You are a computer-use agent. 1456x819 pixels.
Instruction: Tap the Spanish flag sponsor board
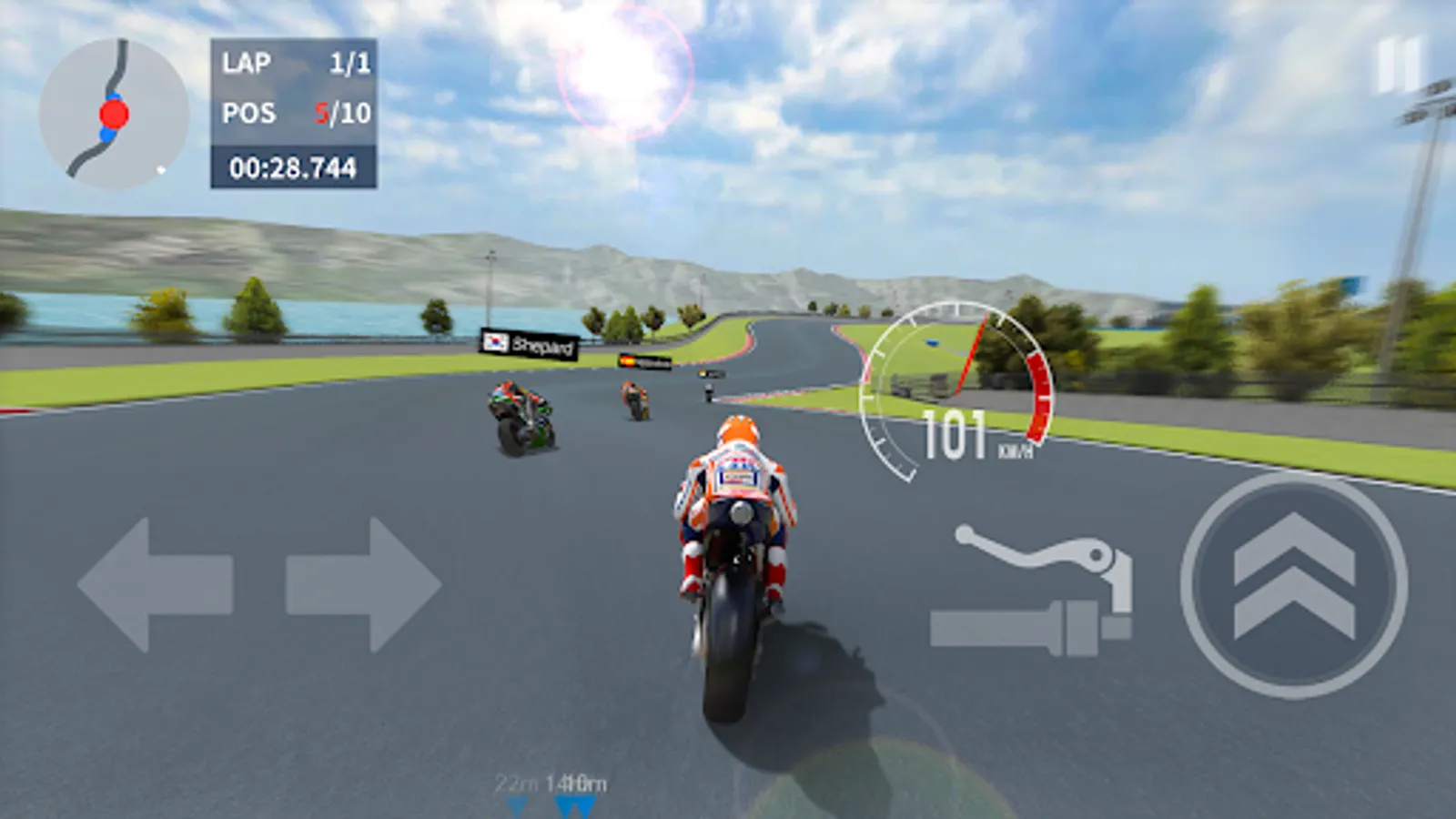coord(646,361)
